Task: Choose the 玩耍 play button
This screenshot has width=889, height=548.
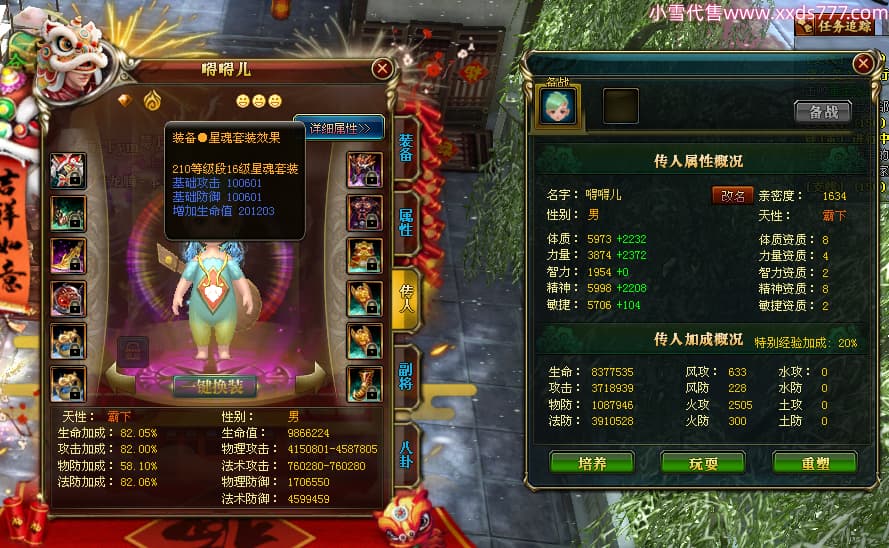Action: coord(703,463)
